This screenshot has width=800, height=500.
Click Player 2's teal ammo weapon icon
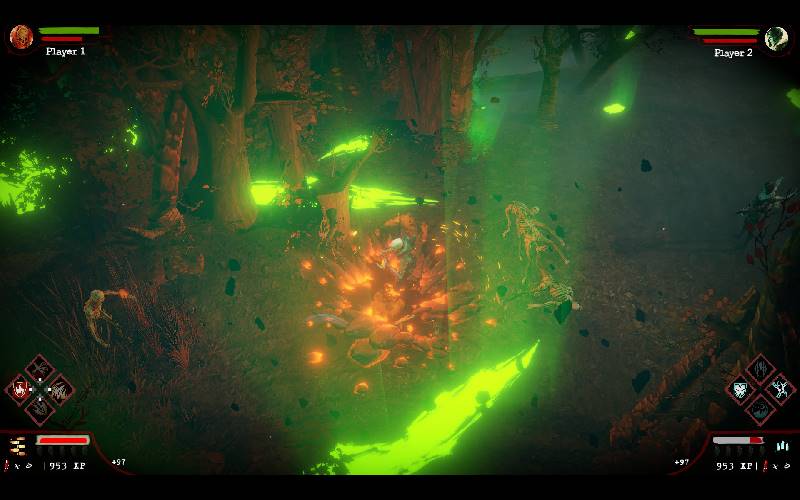pos(782,446)
